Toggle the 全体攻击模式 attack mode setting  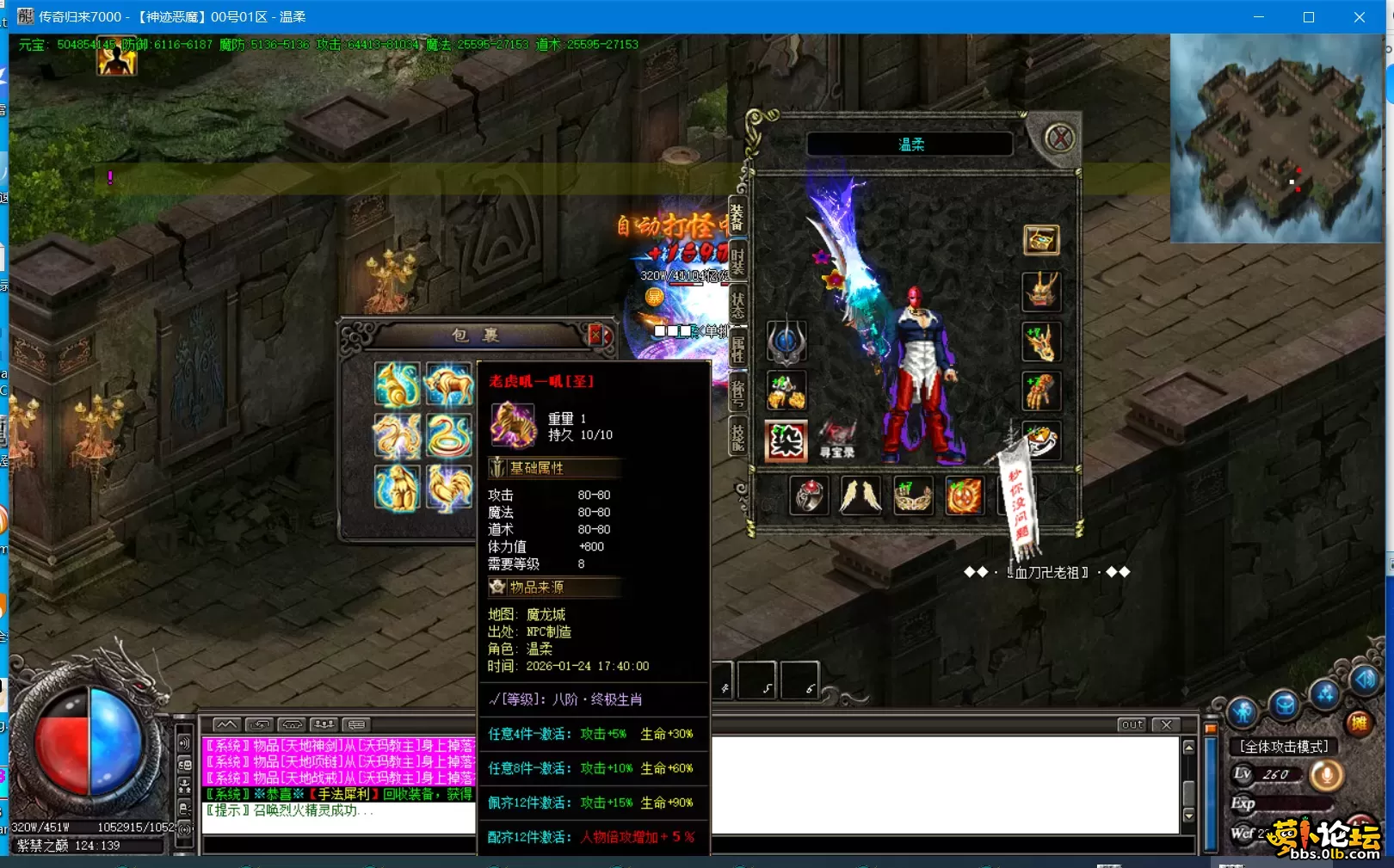click(x=1284, y=746)
